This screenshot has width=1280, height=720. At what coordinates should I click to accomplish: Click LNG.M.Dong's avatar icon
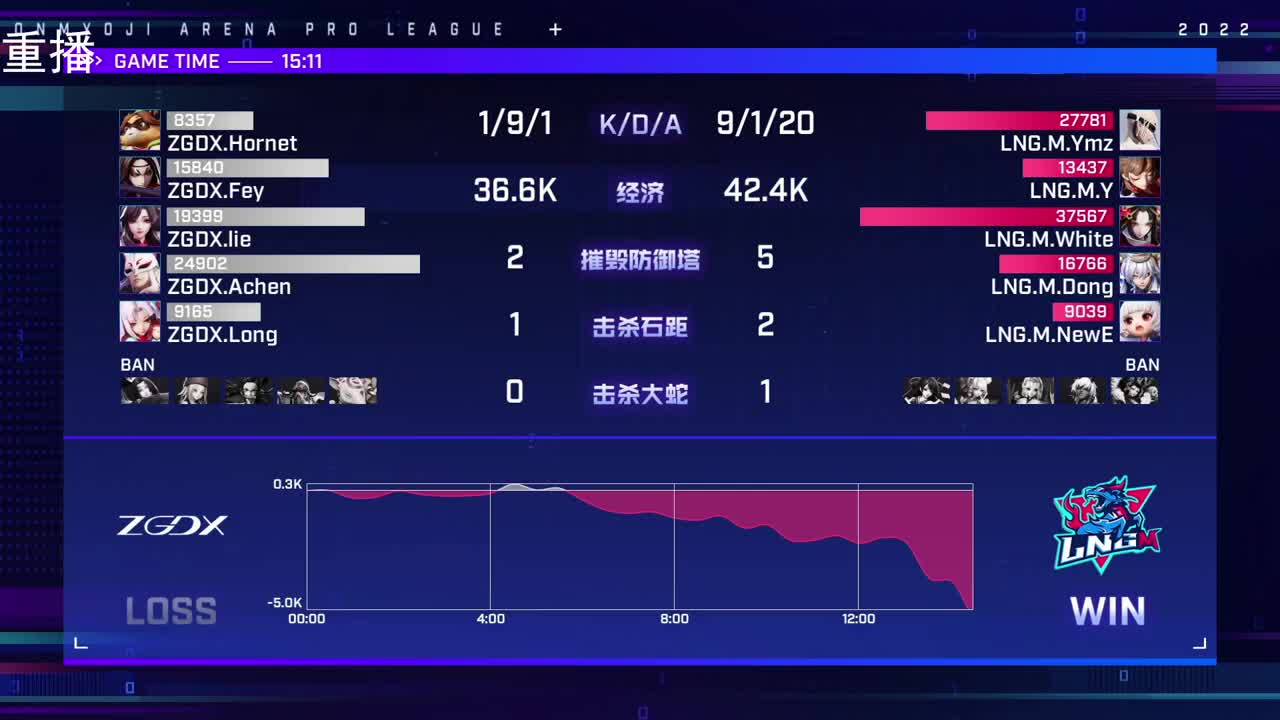[x=1141, y=273]
